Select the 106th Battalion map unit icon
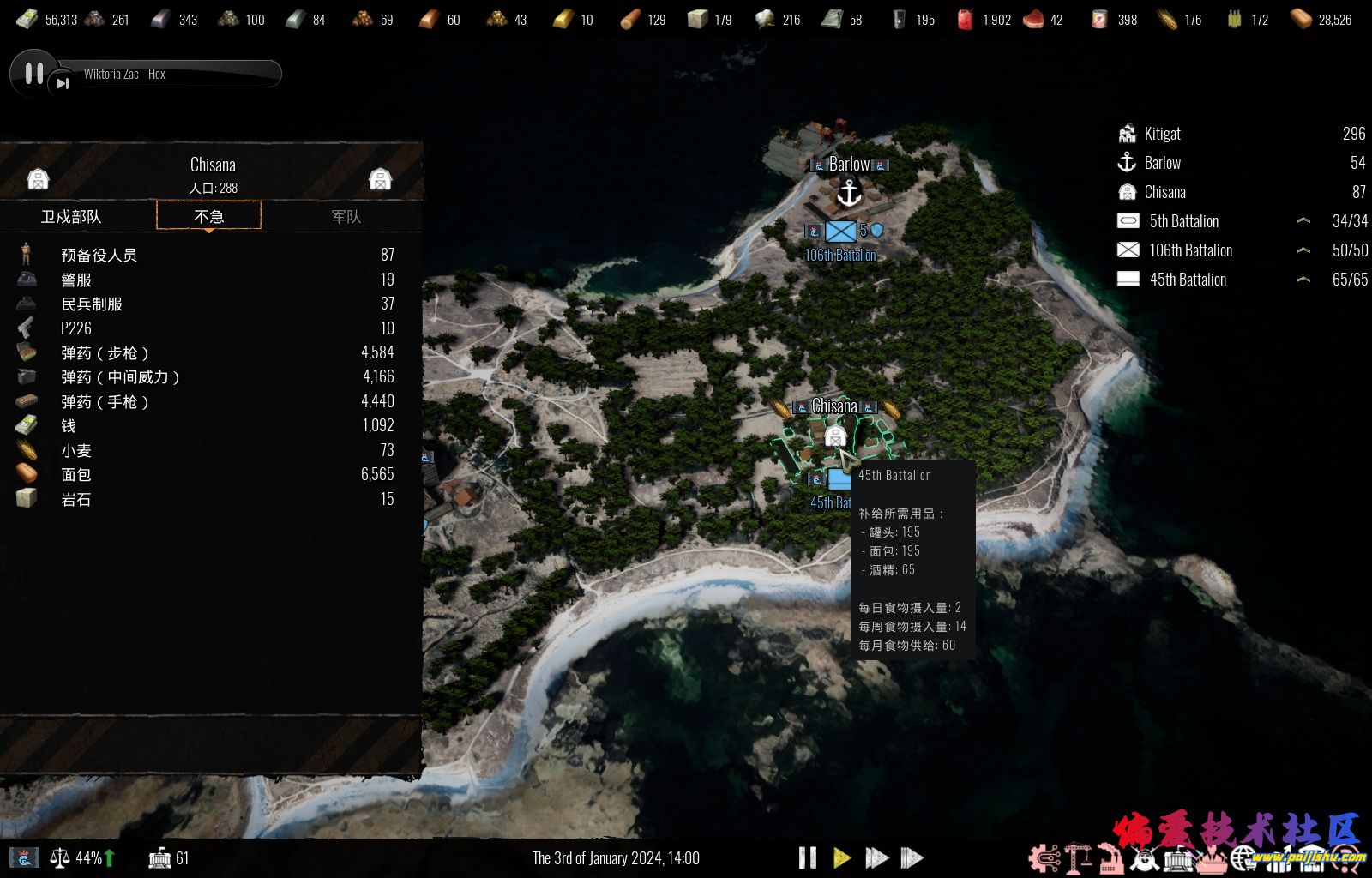1372x878 pixels. pyautogui.click(x=840, y=231)
